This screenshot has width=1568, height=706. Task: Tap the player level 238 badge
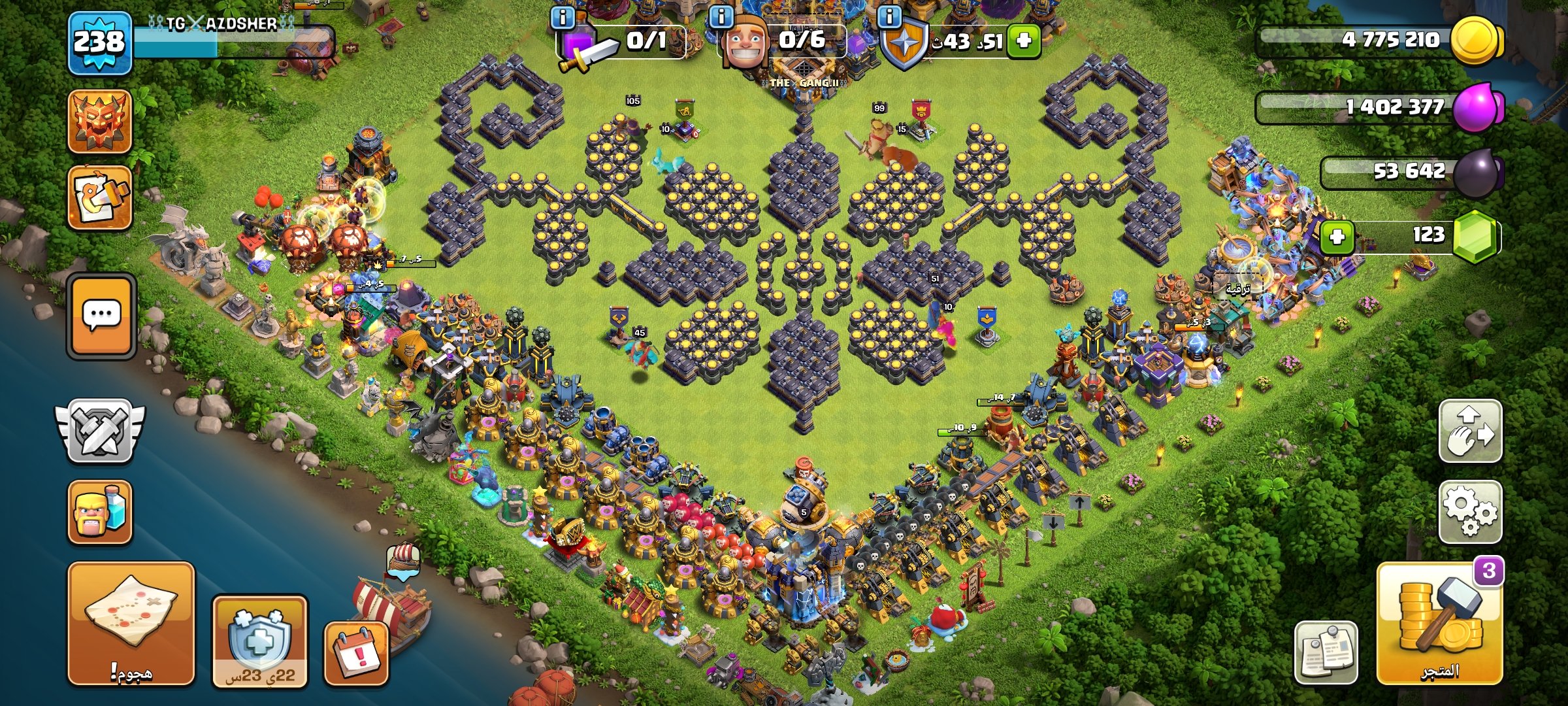(99, 43)
